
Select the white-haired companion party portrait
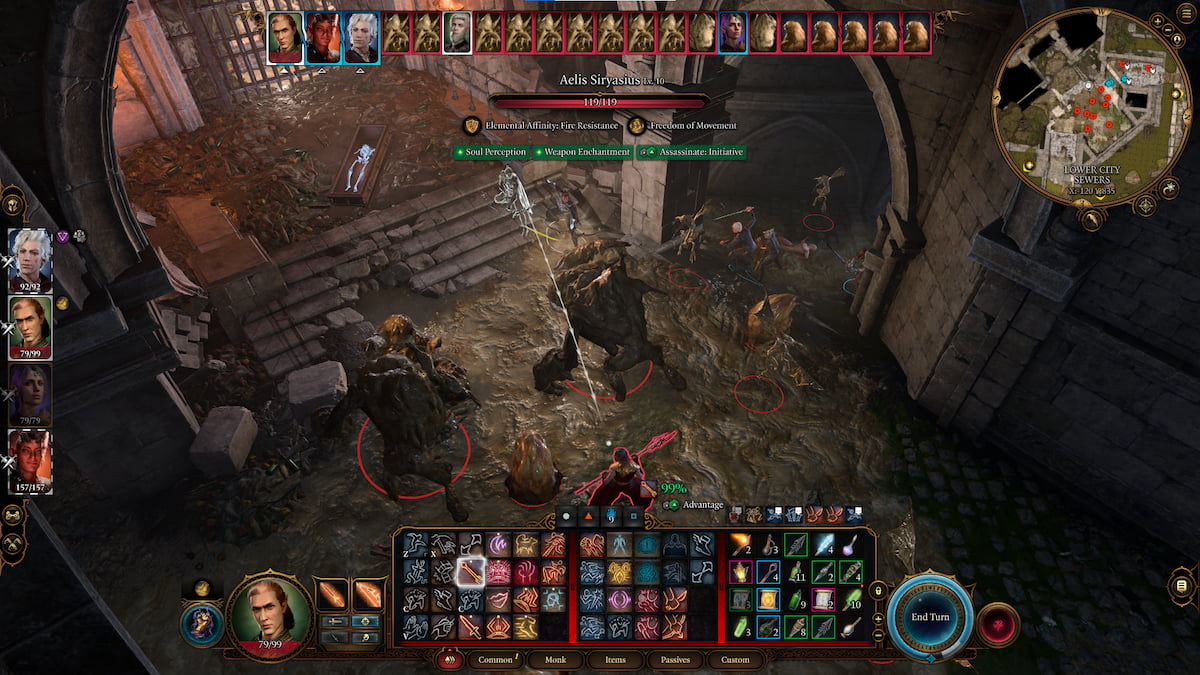(x=30, y=256)
